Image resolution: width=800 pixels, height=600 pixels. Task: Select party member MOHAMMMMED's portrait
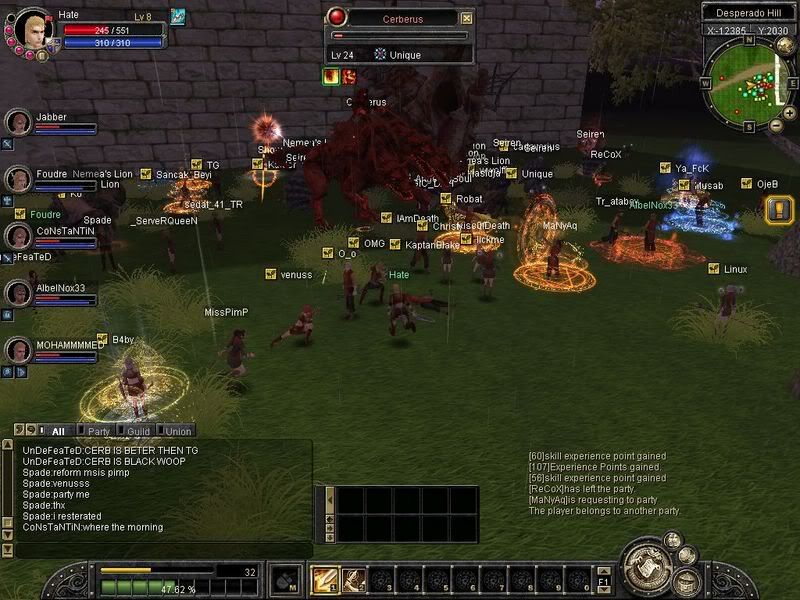click(18, 351)
